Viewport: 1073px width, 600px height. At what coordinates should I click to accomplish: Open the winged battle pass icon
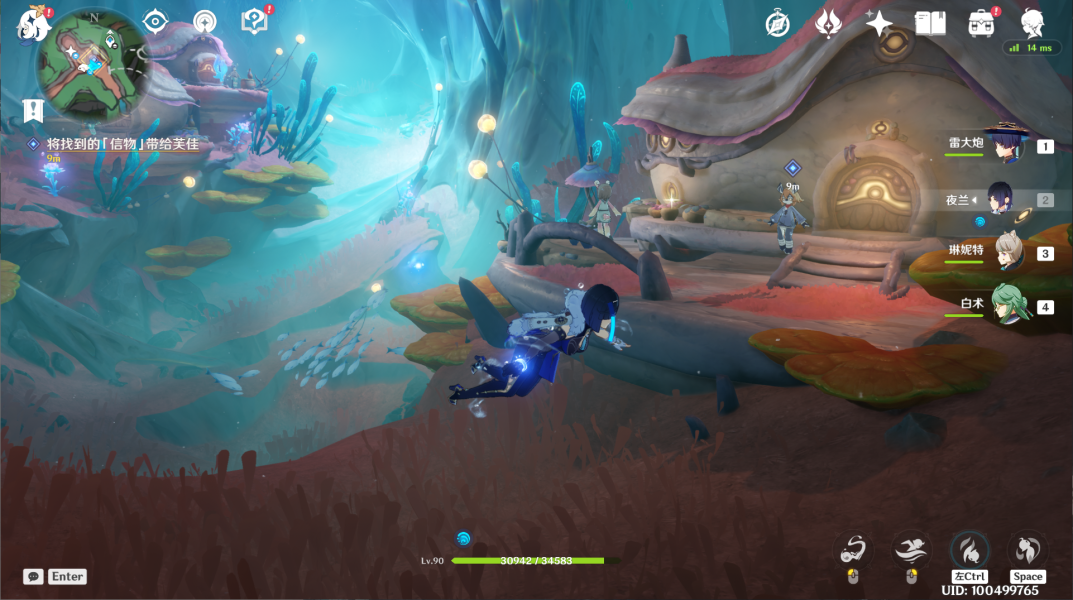point(829,23)
